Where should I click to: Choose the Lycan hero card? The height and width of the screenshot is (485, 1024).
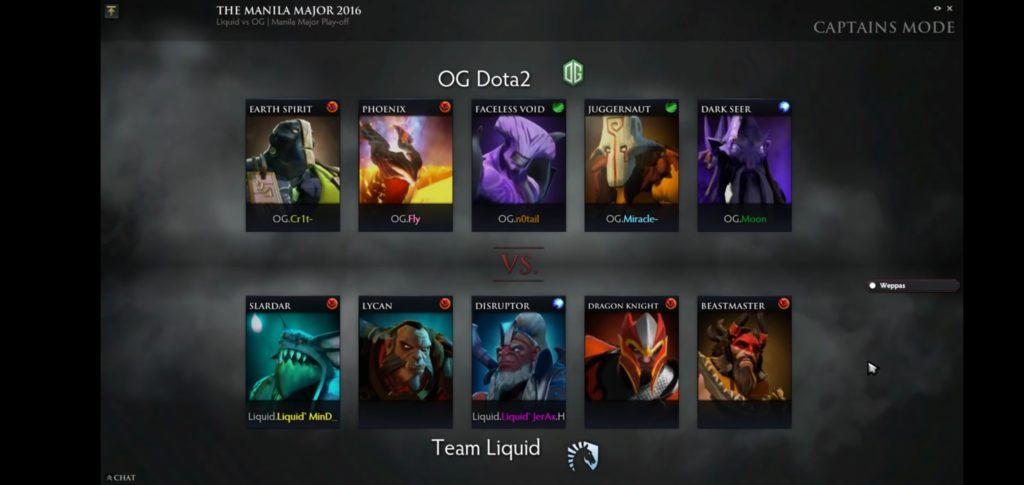pyautogui.click(x=406, y=357)
